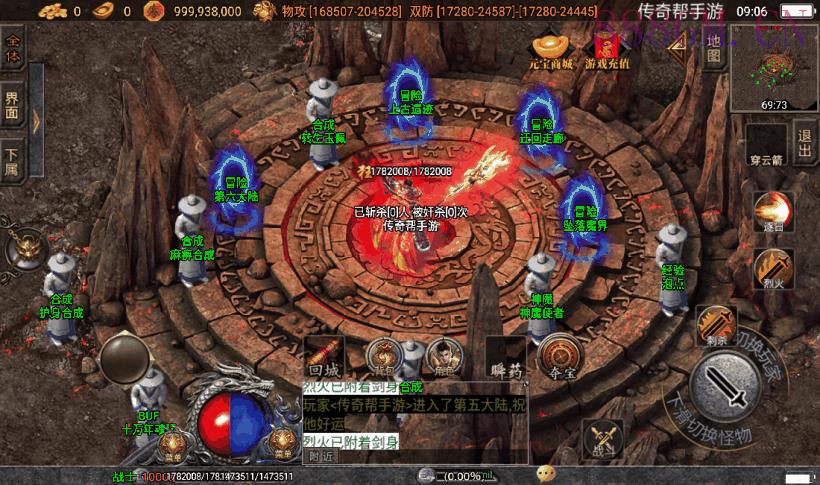Click the minimap in the corner
This screenshot has width=820, height=485.
[x=774, y=68]
